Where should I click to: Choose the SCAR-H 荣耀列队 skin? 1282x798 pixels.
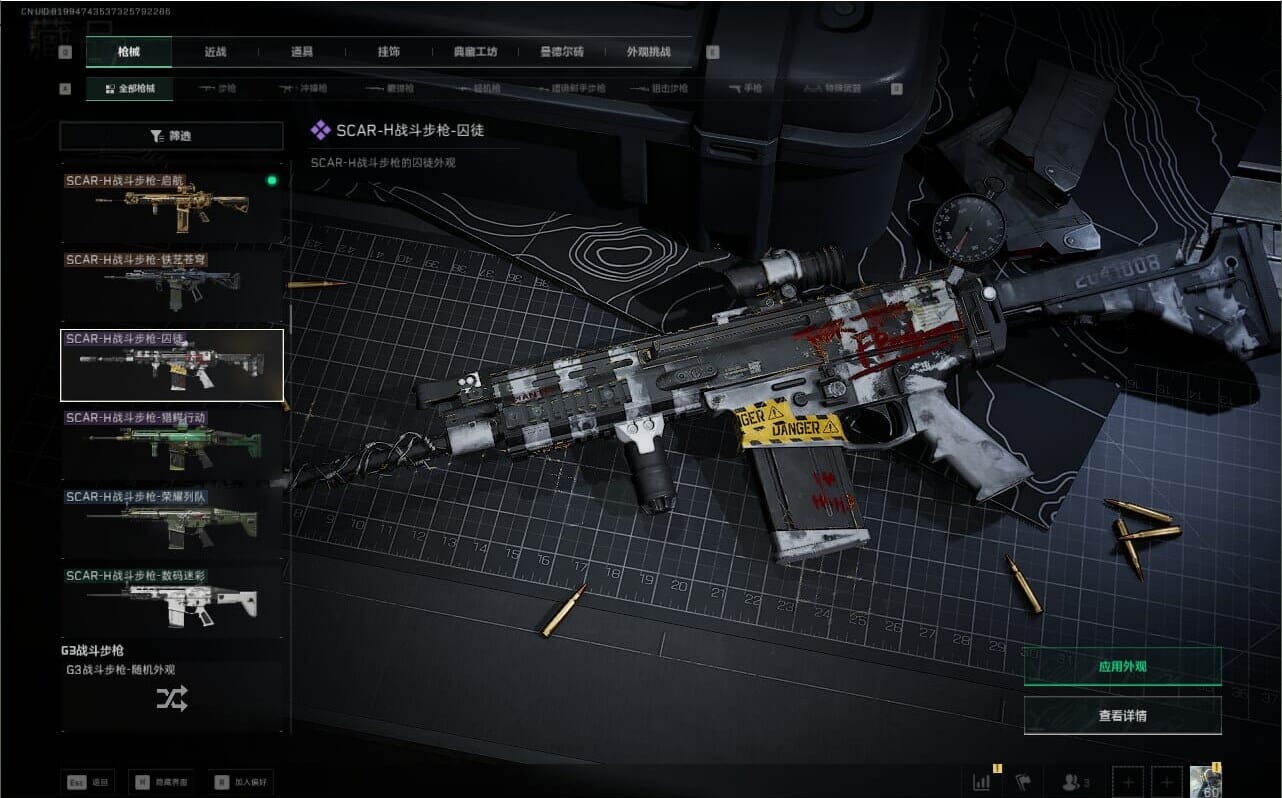click(172, 521)
